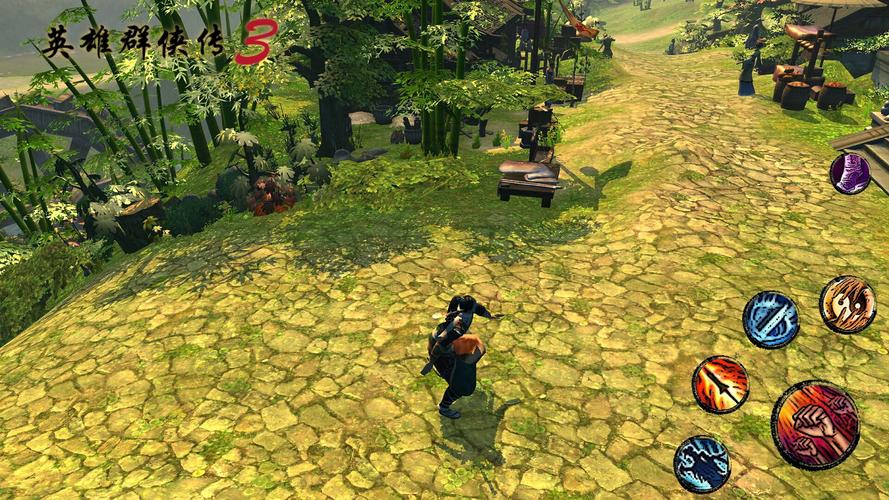Image resolution: width=889 pixels, height=500 pixels.
Task: Cast the red flaming sword skill
Action: (720, 384)
